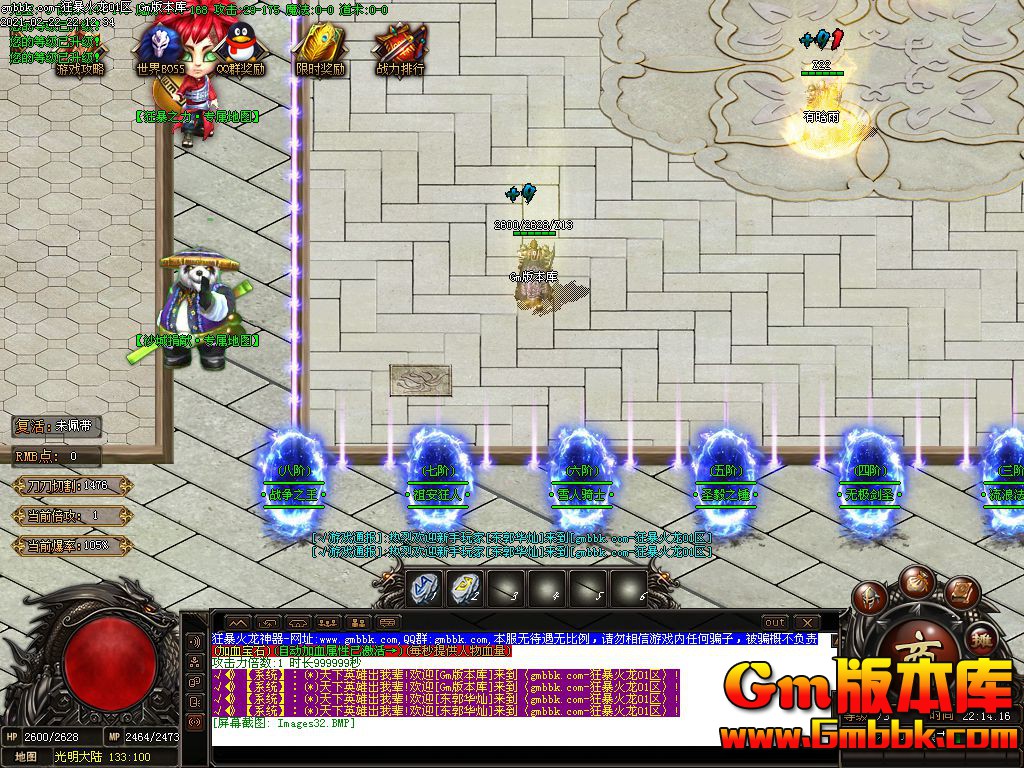Open the 世界BOSS menu
Screen dimensions: 1024x768
click(160, 50)
